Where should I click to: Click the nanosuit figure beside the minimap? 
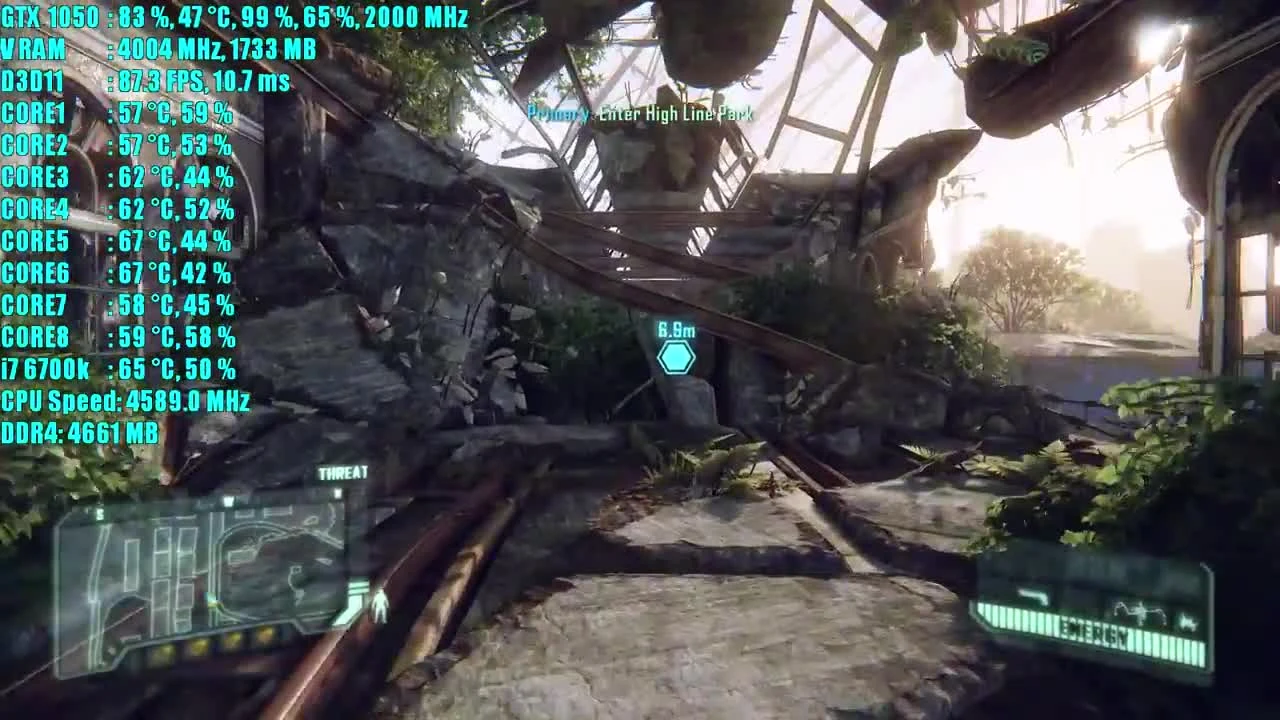click(378, 604)
